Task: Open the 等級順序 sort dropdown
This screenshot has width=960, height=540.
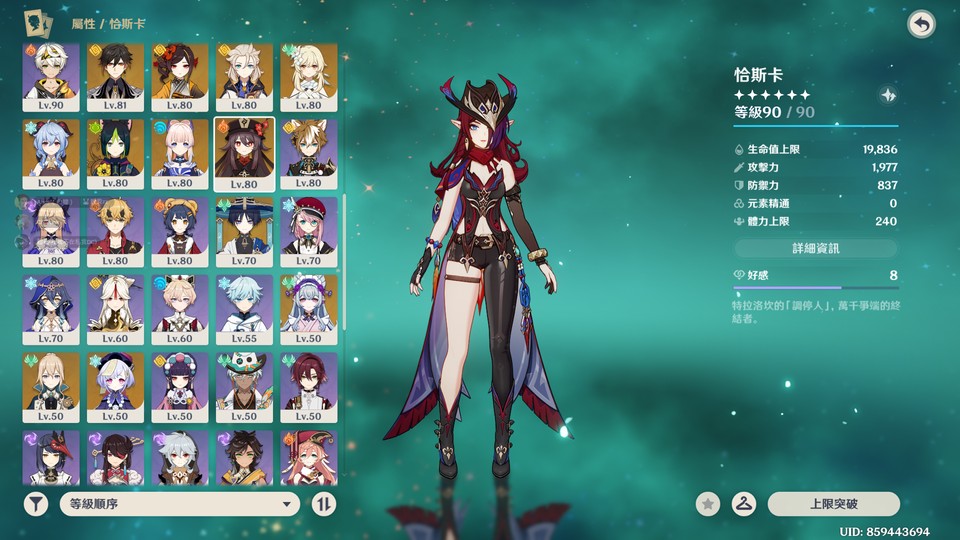Action: click(x=180, y=504)
